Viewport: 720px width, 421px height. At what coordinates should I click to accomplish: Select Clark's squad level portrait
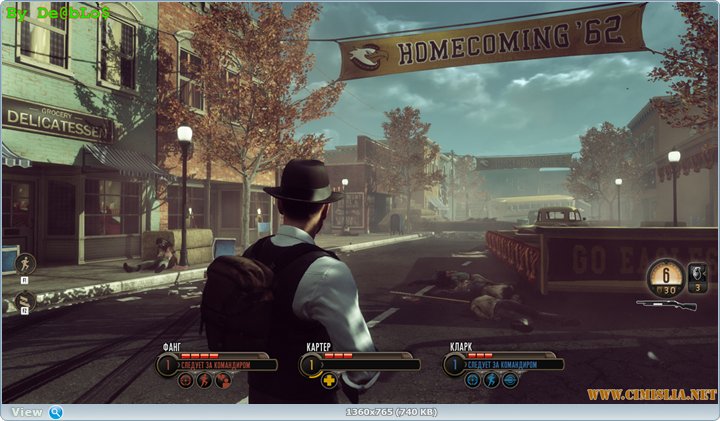pos(454,364)
